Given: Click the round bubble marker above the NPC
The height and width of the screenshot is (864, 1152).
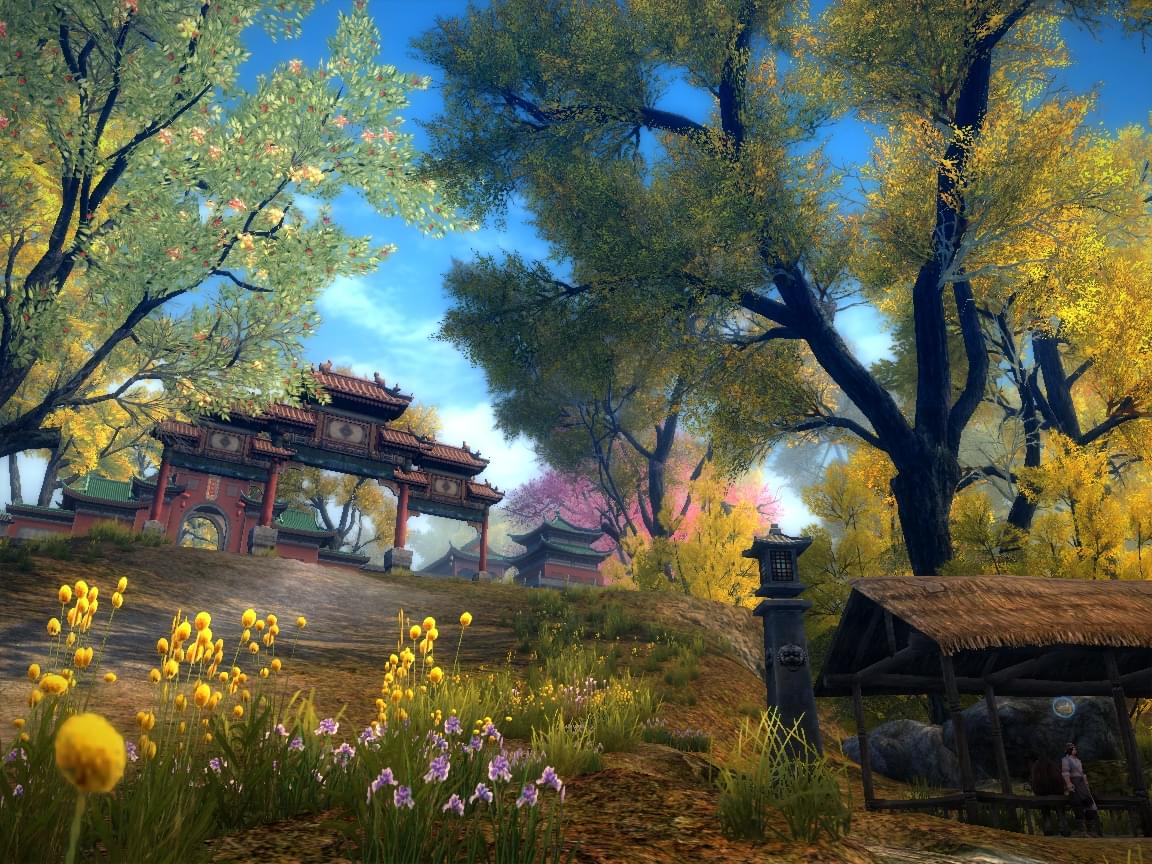Looking at the screenshot, I should click(1064, 707).
